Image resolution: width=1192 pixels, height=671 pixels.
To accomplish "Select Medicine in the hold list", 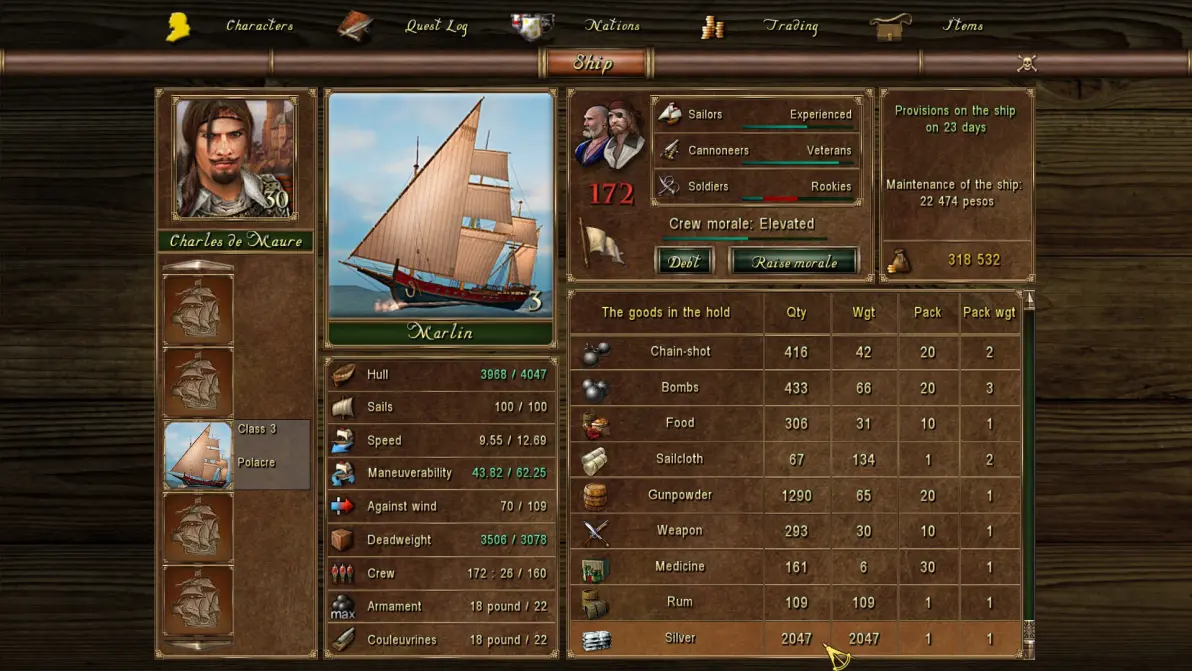I will pos(680,567).
